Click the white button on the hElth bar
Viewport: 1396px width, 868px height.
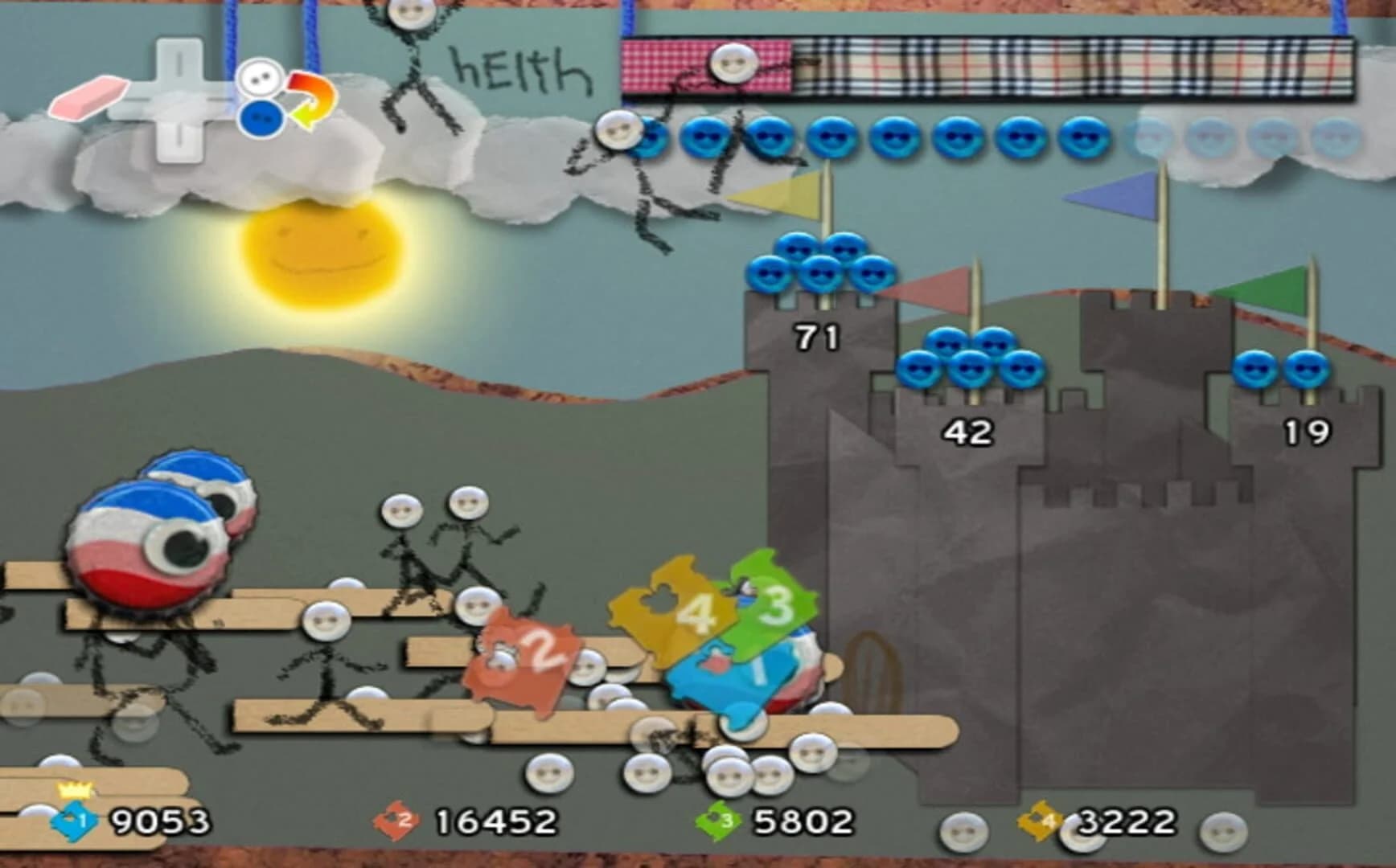[x=733, y=61]
